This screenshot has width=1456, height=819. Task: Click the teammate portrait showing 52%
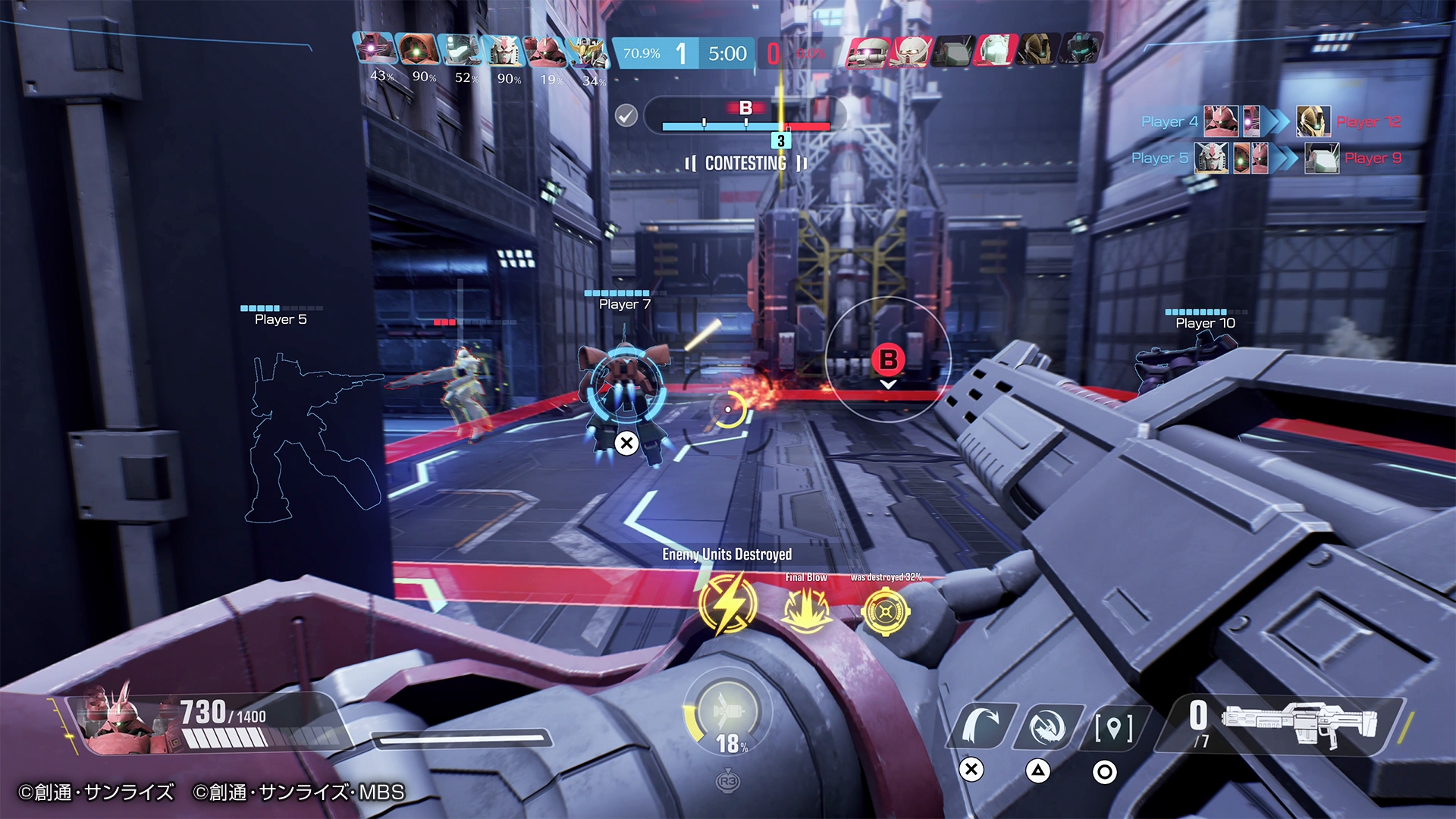460,49
